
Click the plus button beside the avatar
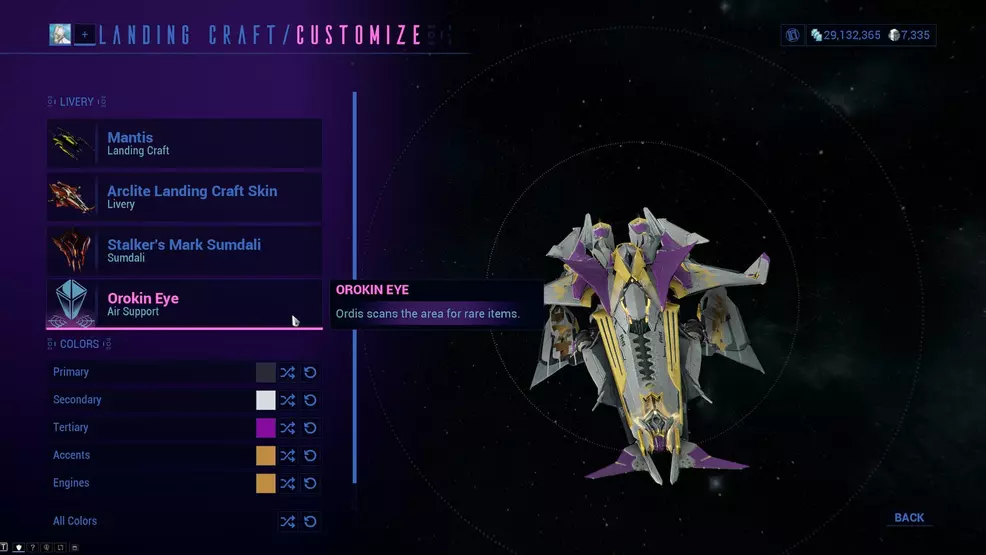[85, 35]
